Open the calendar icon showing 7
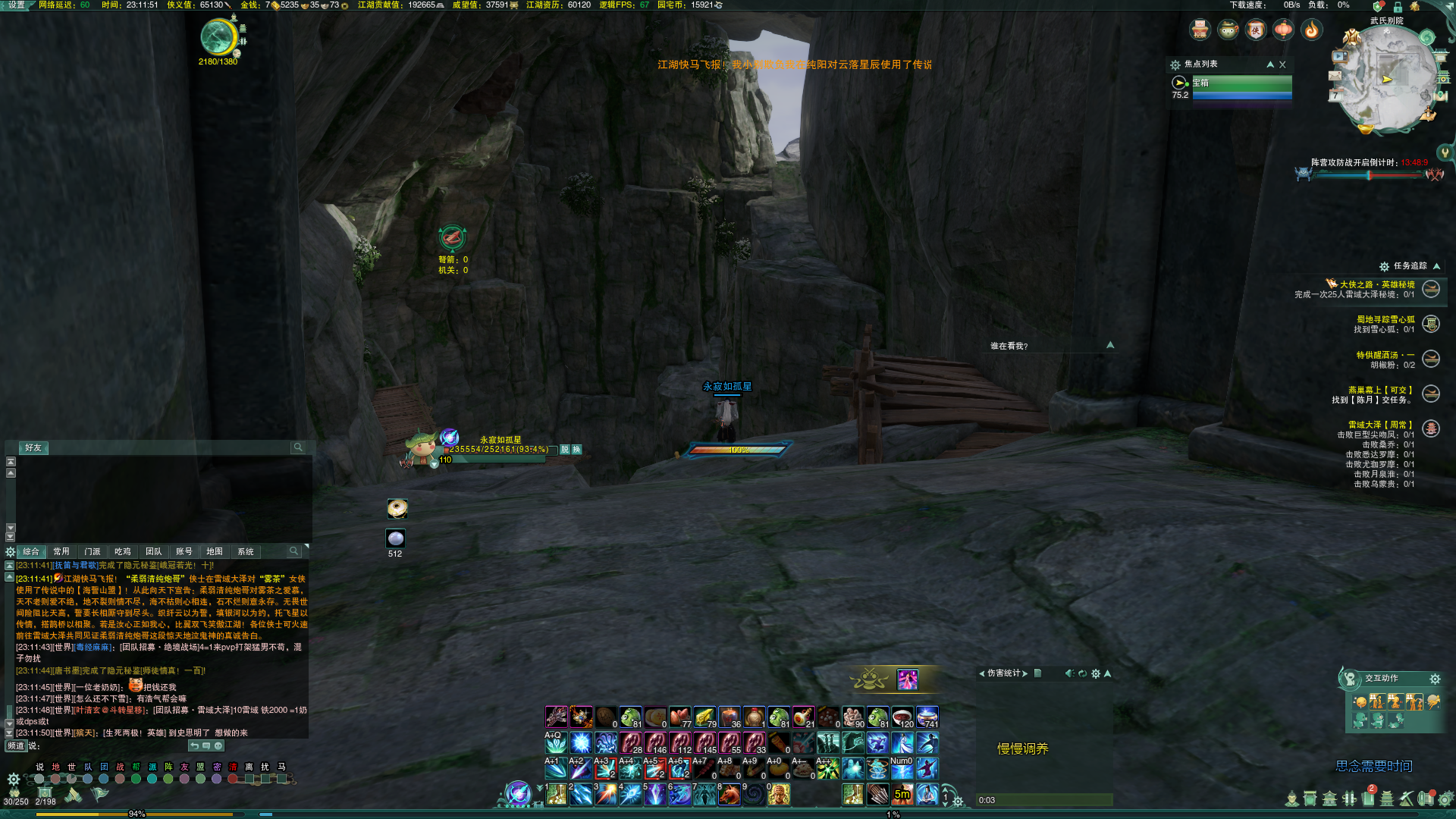The width and height of the screenshot is (1456, 819). 1335,96
